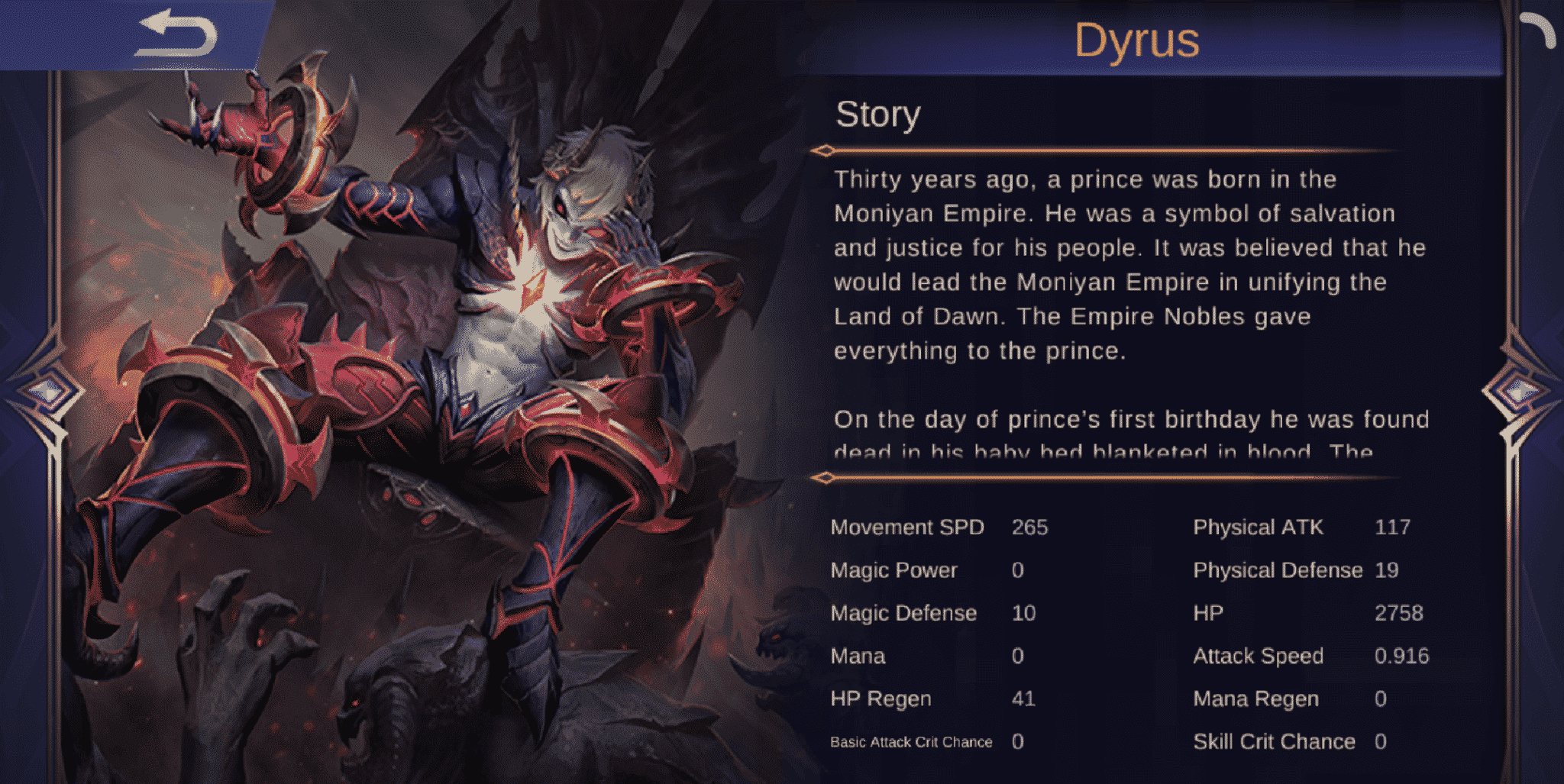
Task: Open the Dyrus title banner
Action: click(1136, 40)
